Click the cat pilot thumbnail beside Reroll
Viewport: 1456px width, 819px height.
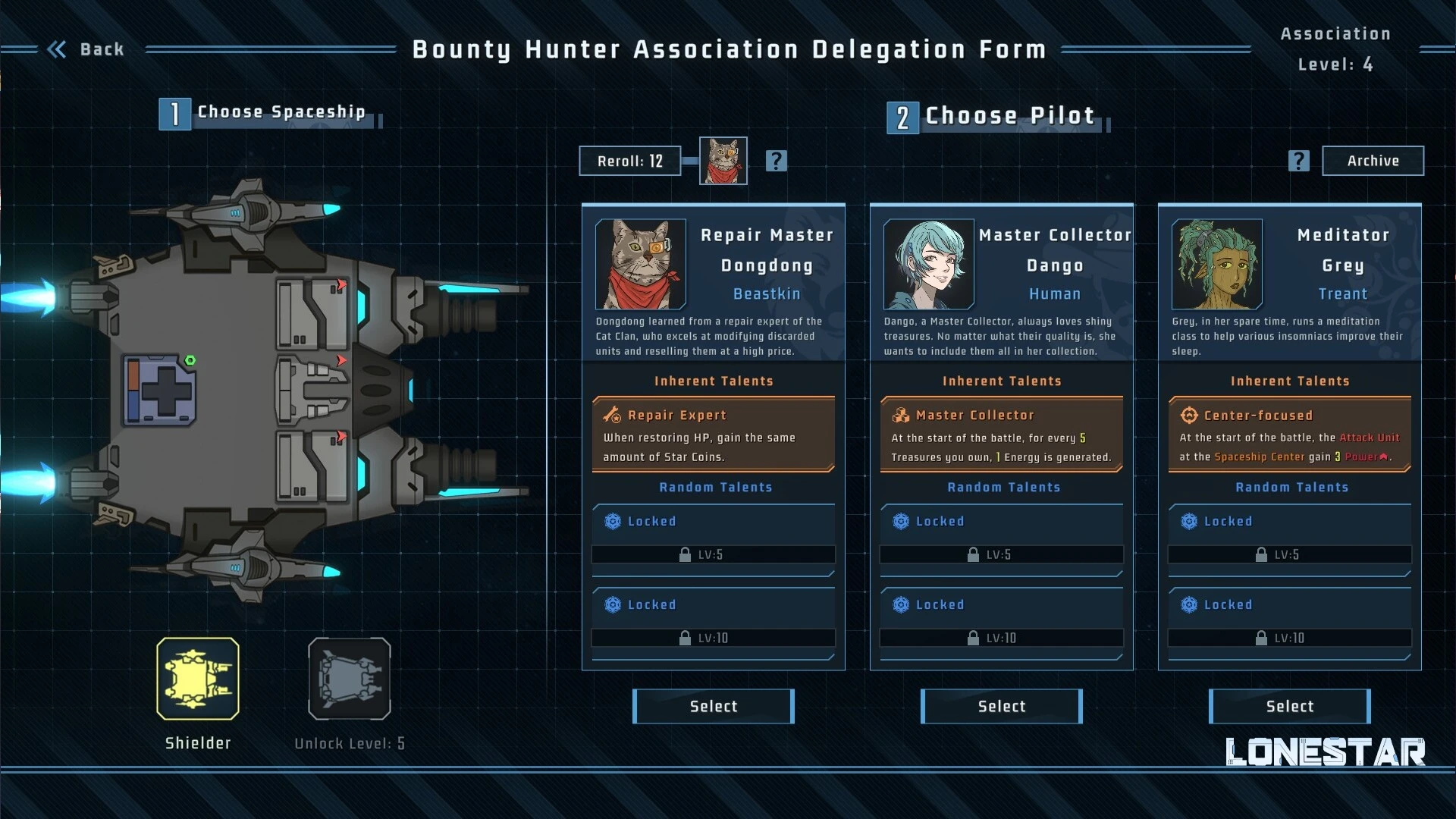tap(723, 161)
